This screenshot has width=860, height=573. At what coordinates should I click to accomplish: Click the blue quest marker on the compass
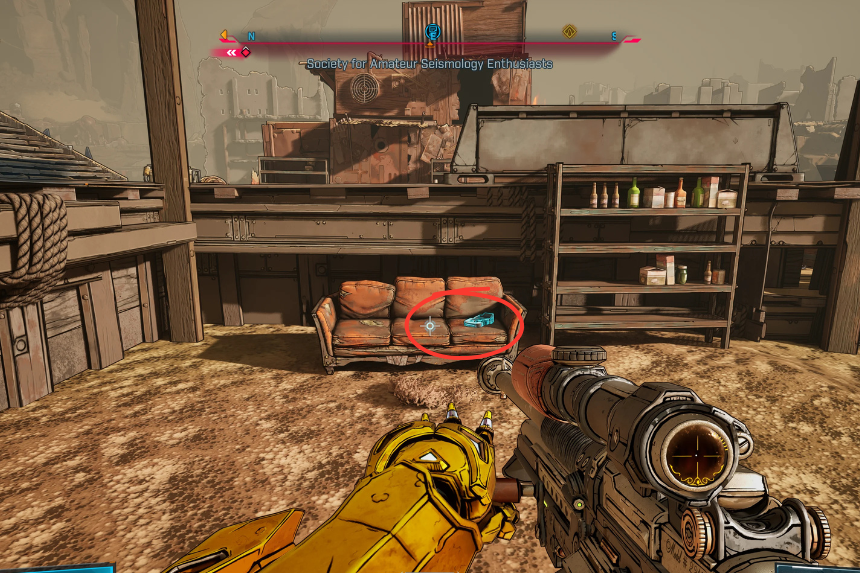pos(432,32)
